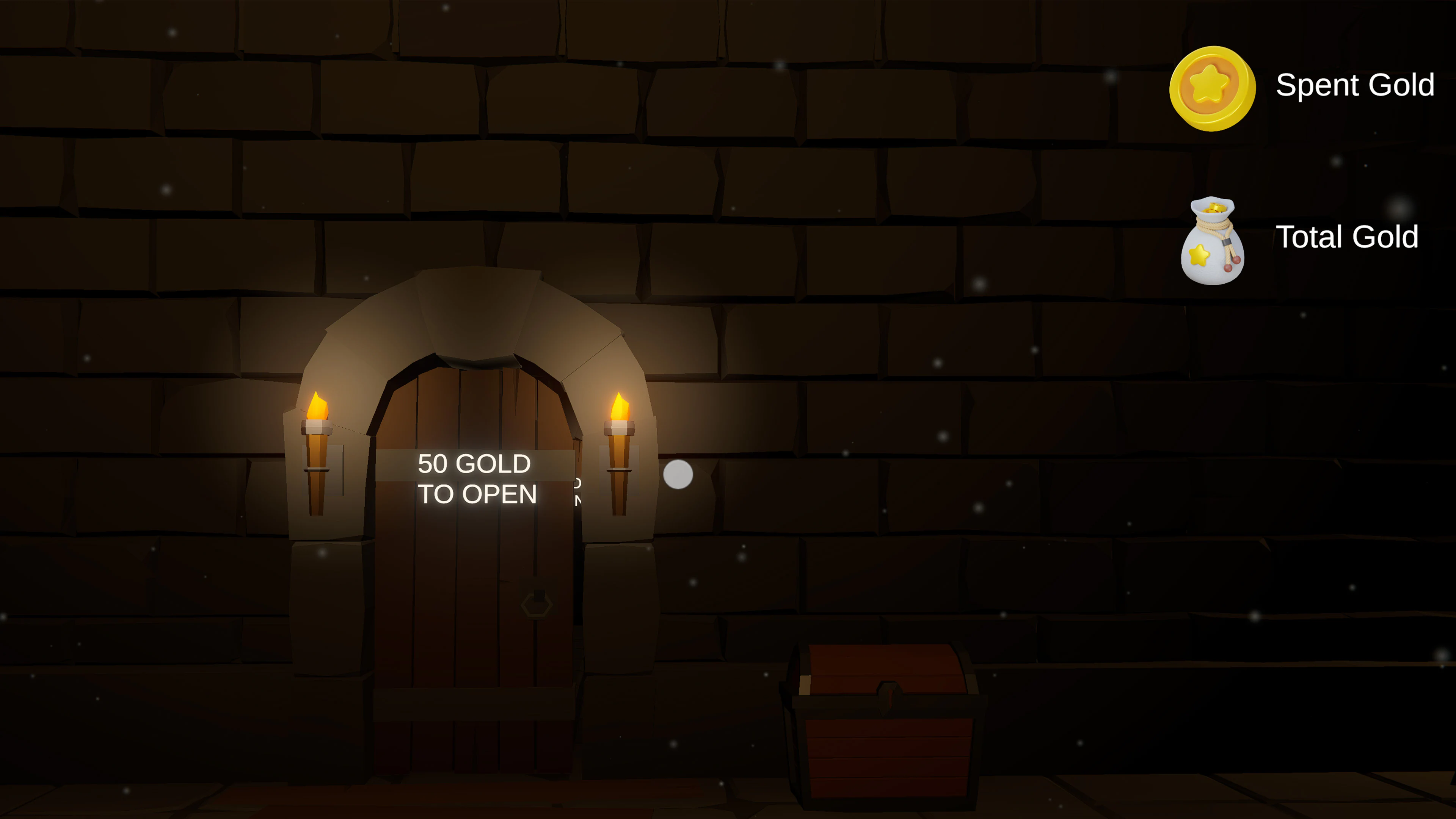Viewport: 1456px width, 819px height.
Task: Click the star emblem on the gold coin
Action: click(x=1210, y=84)
